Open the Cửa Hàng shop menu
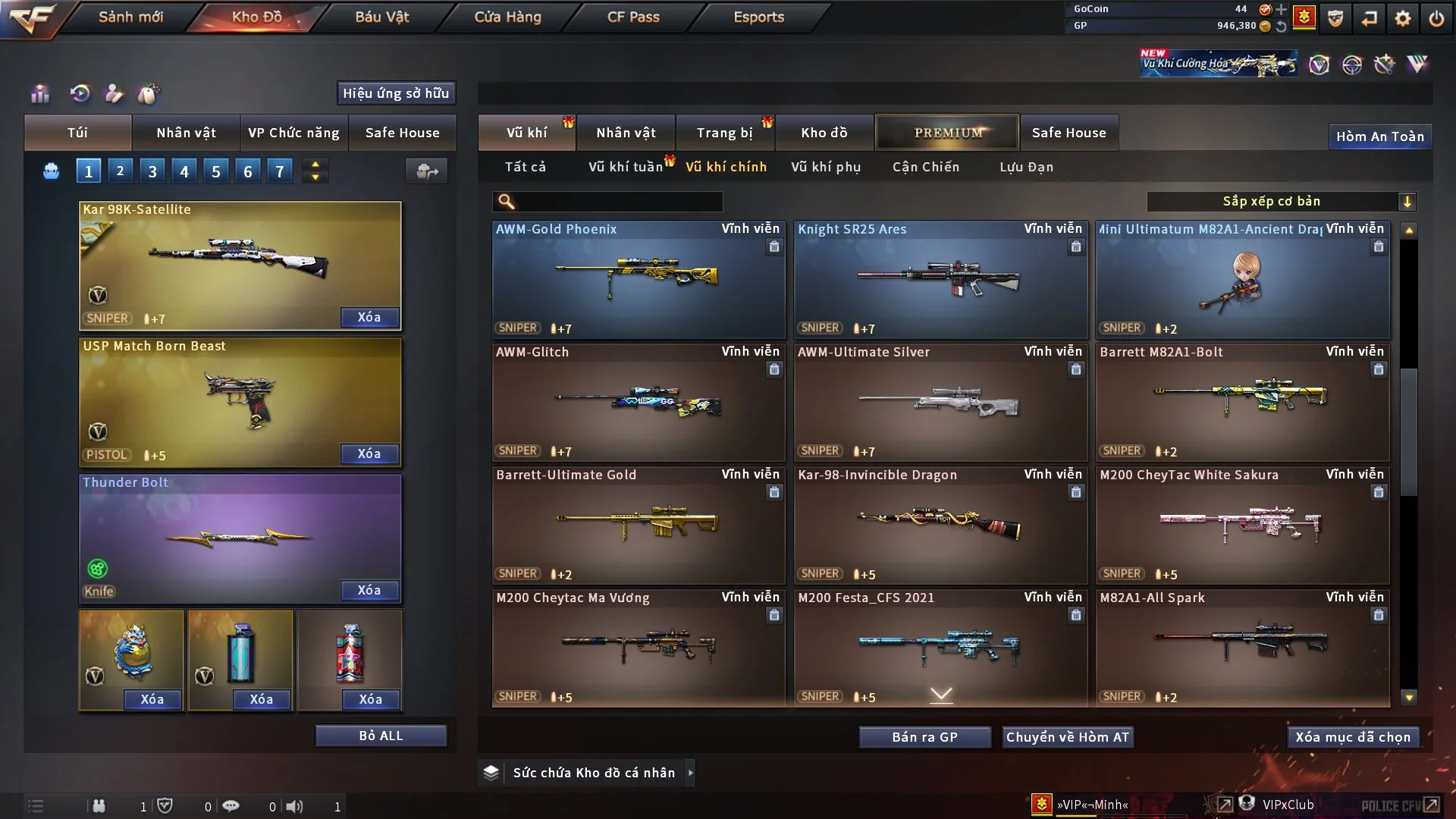This screenshot has width=1456, height=819. pyautogui.click(x=507, y=17)
